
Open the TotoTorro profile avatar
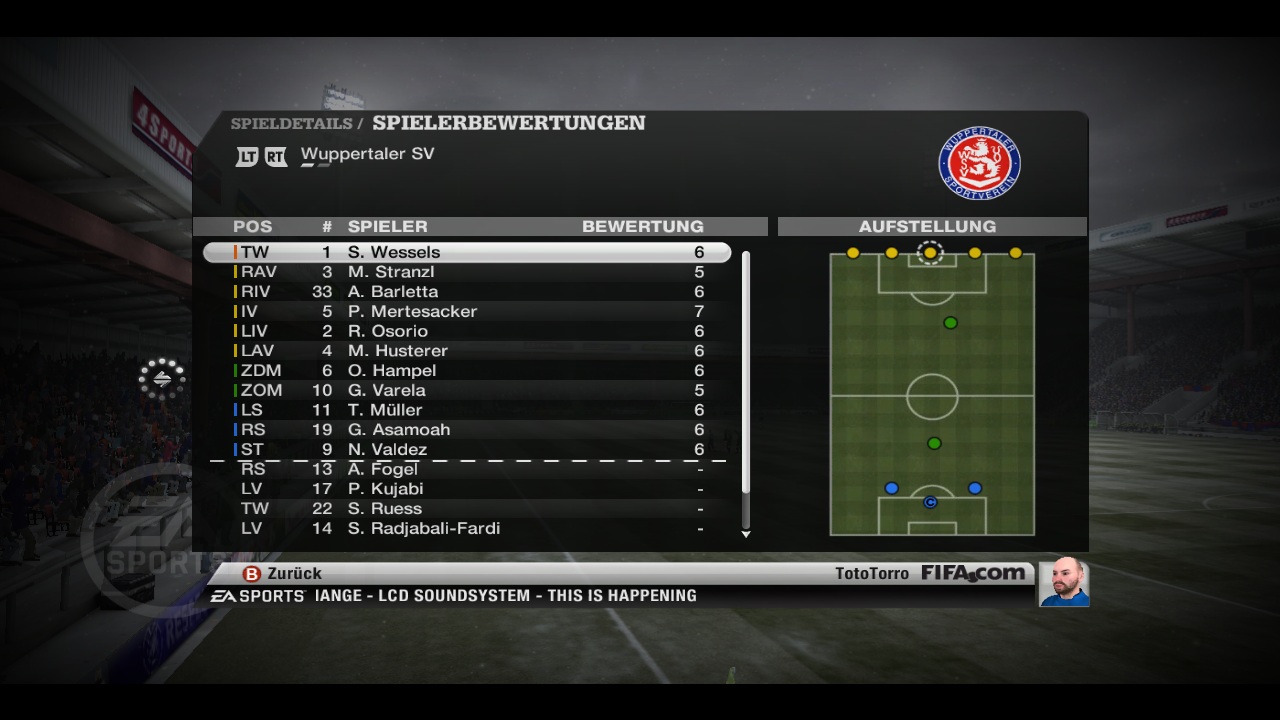tap(1063, 582)
